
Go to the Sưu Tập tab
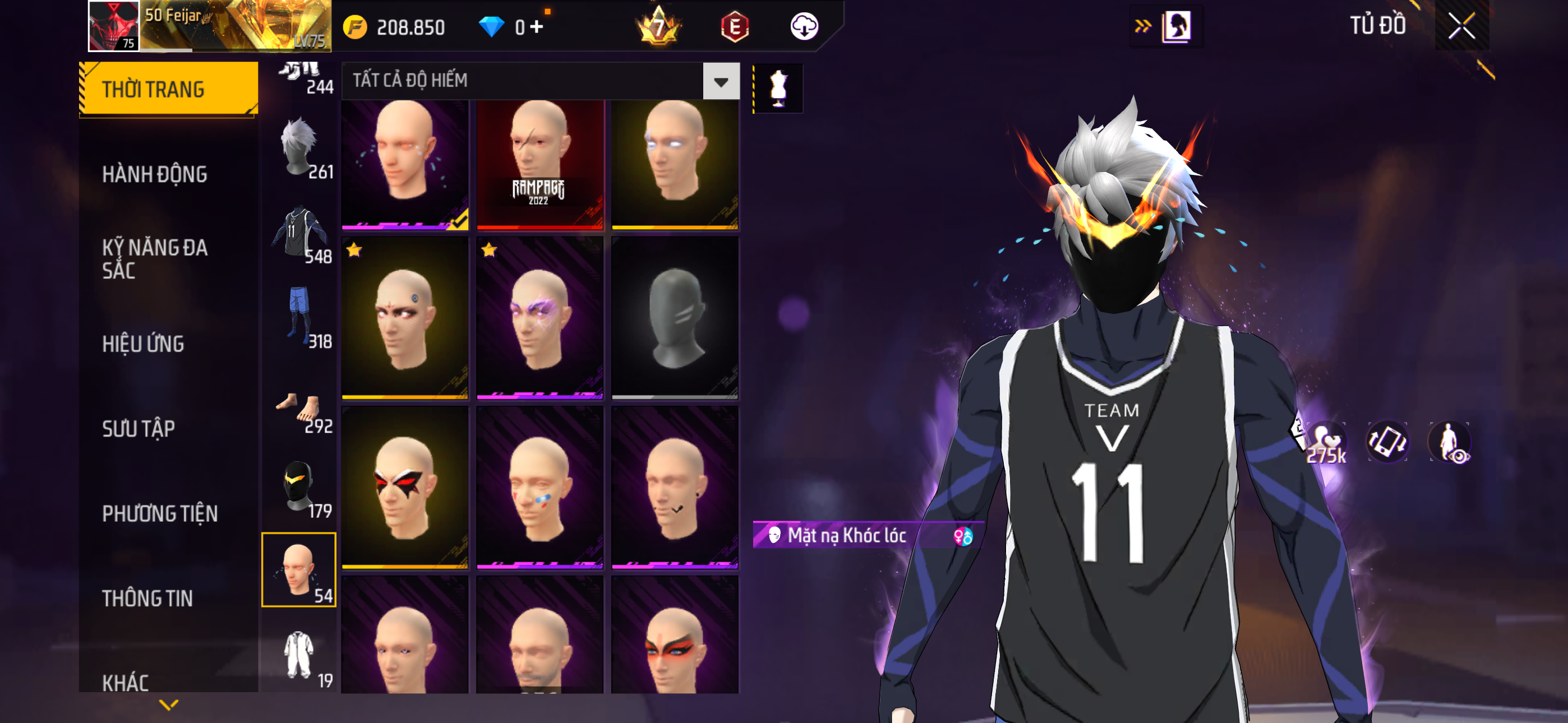[x=139, y=428]
